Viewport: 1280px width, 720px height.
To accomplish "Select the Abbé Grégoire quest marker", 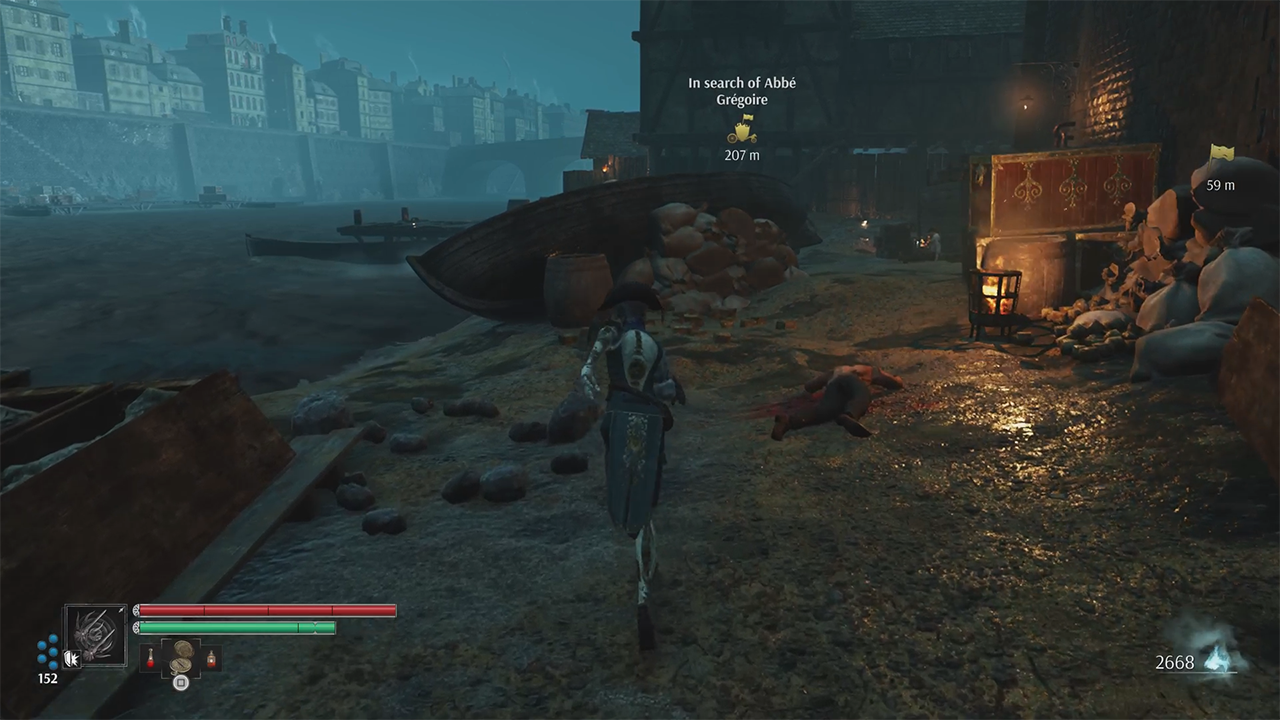I will pos(741,129).
